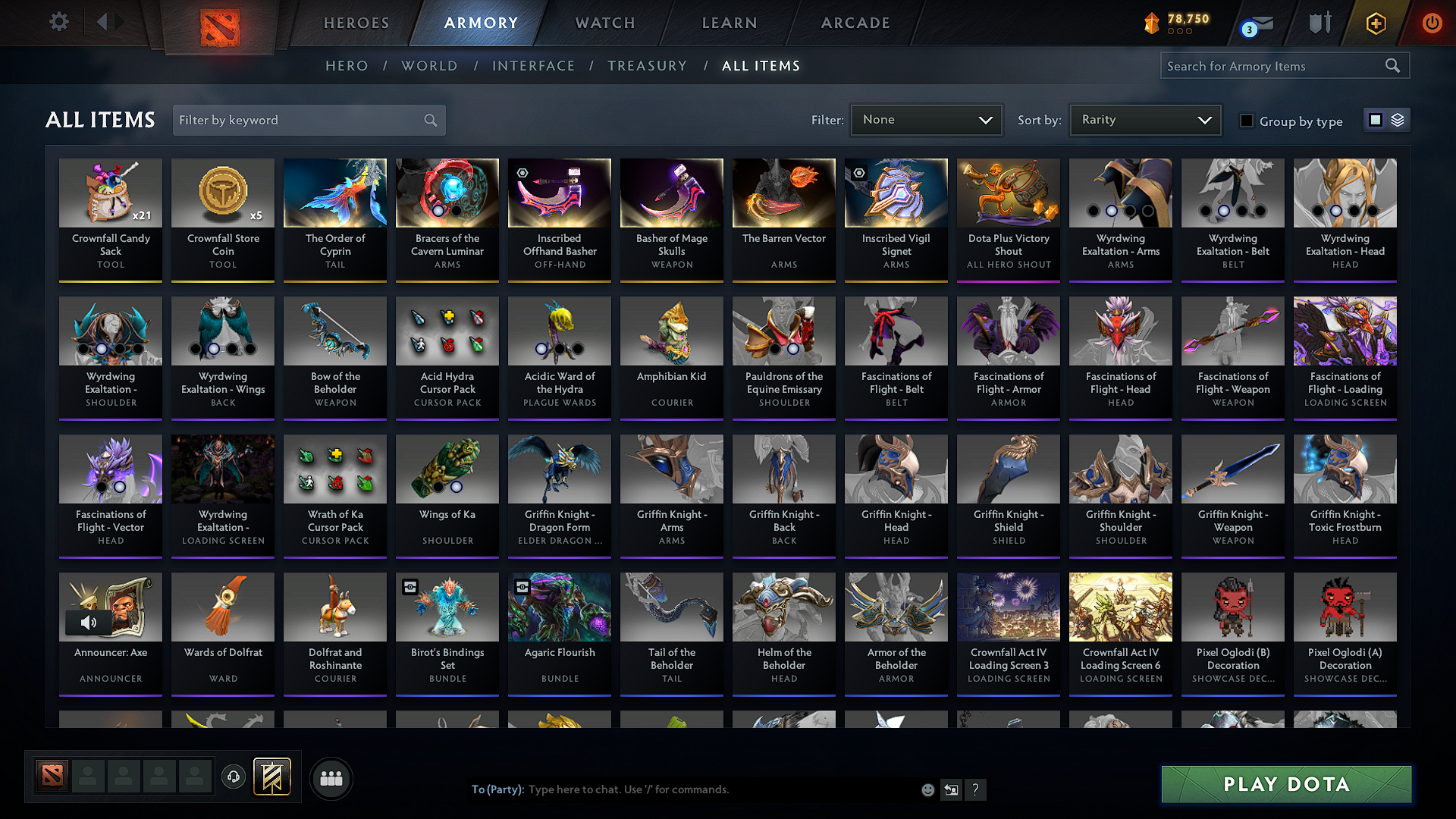Open the armory shield and sword icon
1456x819 pixels.
(x=1319, y=23)
